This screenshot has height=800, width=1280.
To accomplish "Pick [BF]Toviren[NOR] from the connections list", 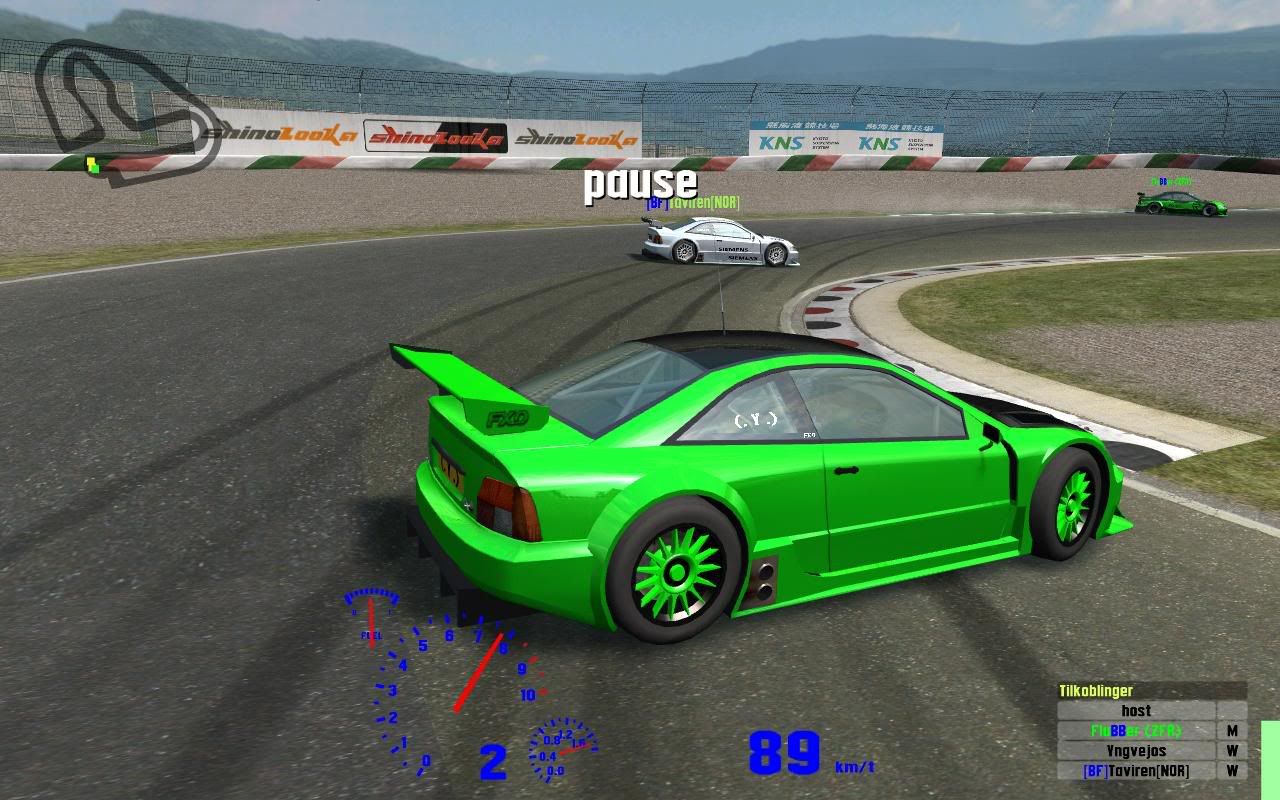I will [1136, 771].
